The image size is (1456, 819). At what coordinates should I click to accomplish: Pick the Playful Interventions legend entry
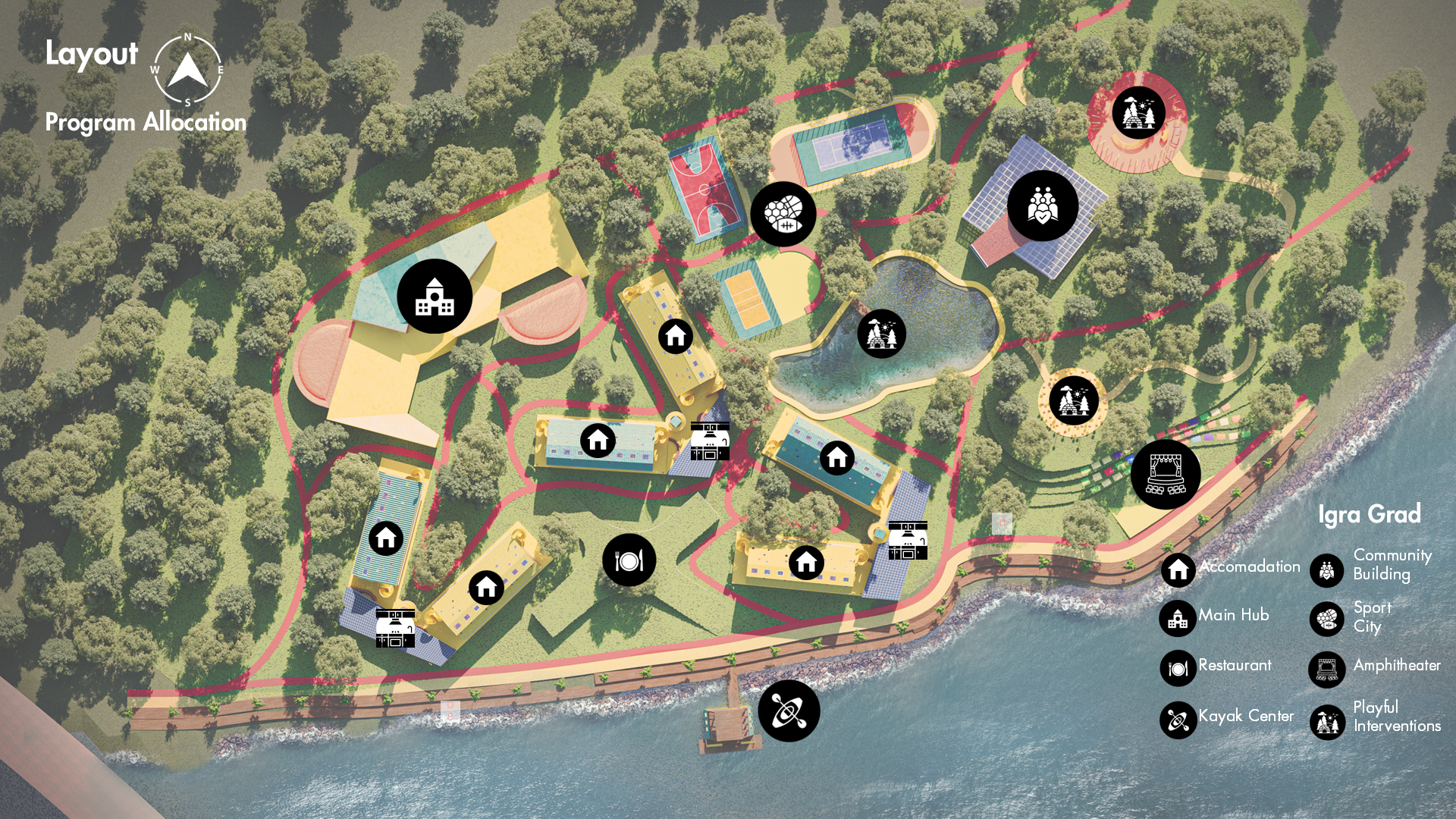(x=1376, y=718)
